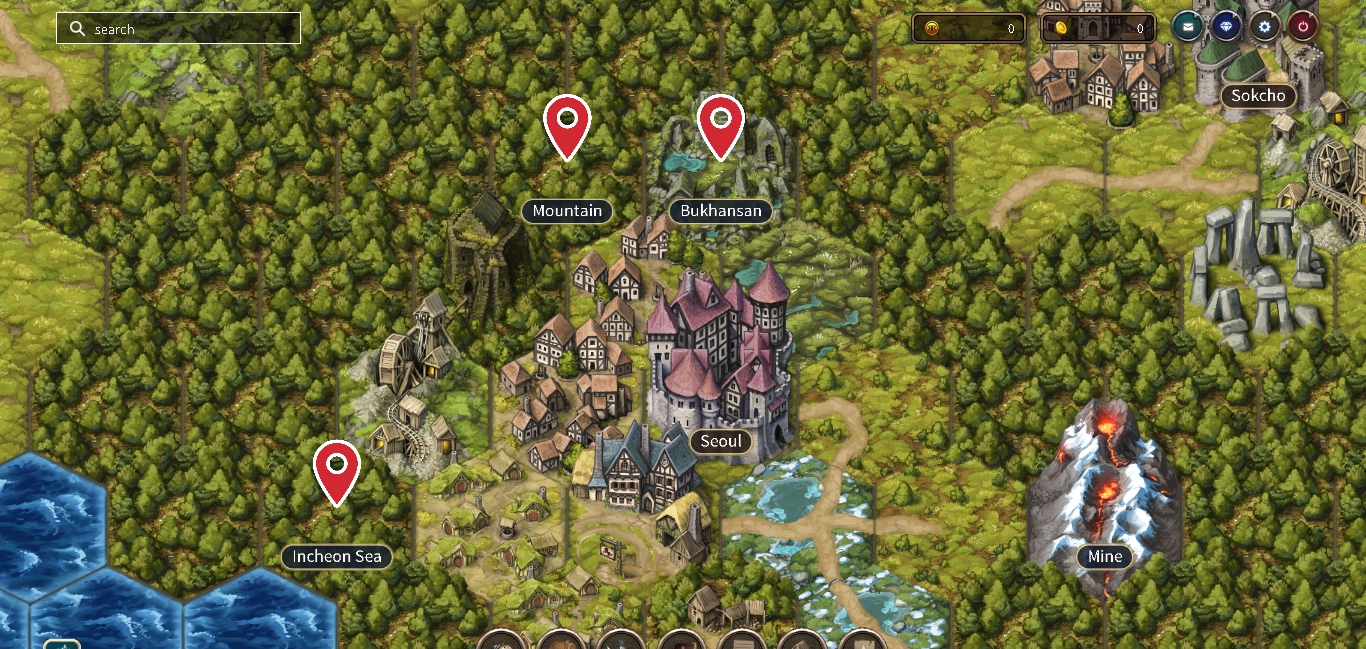Click the red power button
The height and width of the screenshot is (649, 1366).
click(x=1303, y=27)
